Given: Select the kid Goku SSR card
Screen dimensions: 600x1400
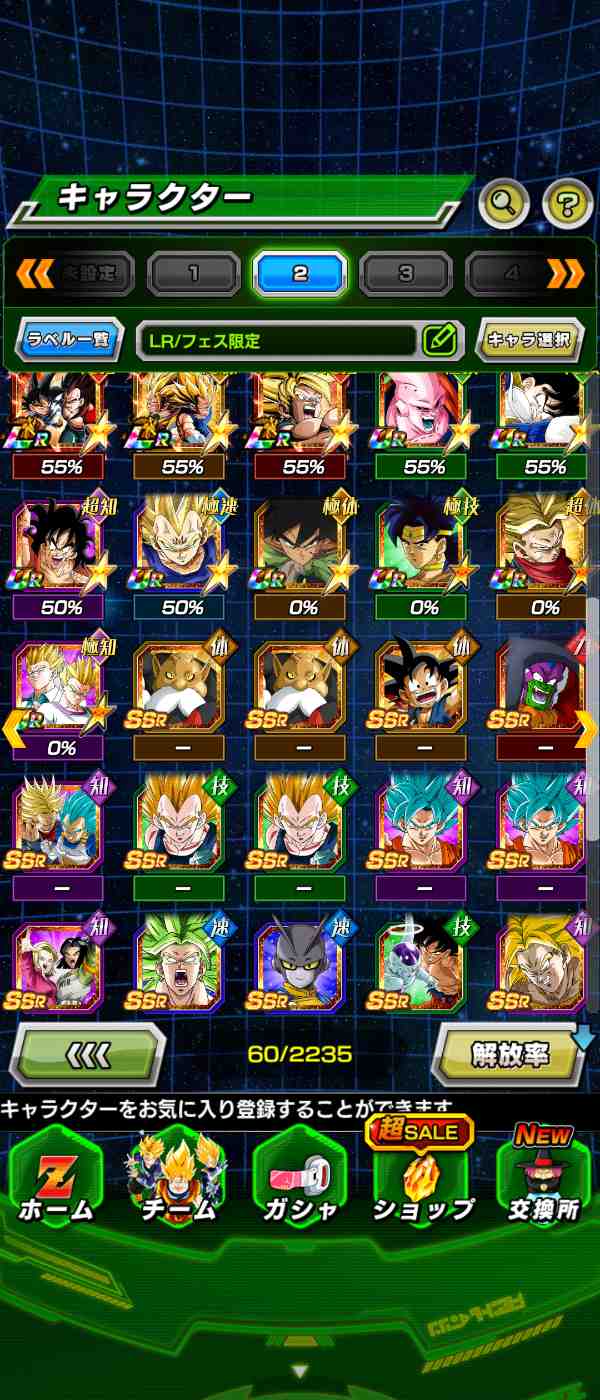Looking at the screenshot, I should tap(422, 687).
